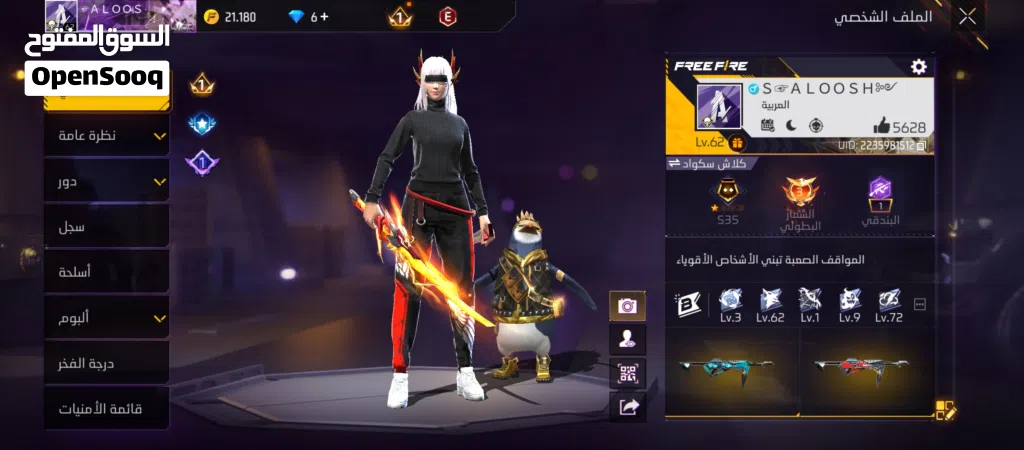The image size is (1024, 450).
Task: Go to the أسلحة (Weapons) section
Action: click(106, 272)
